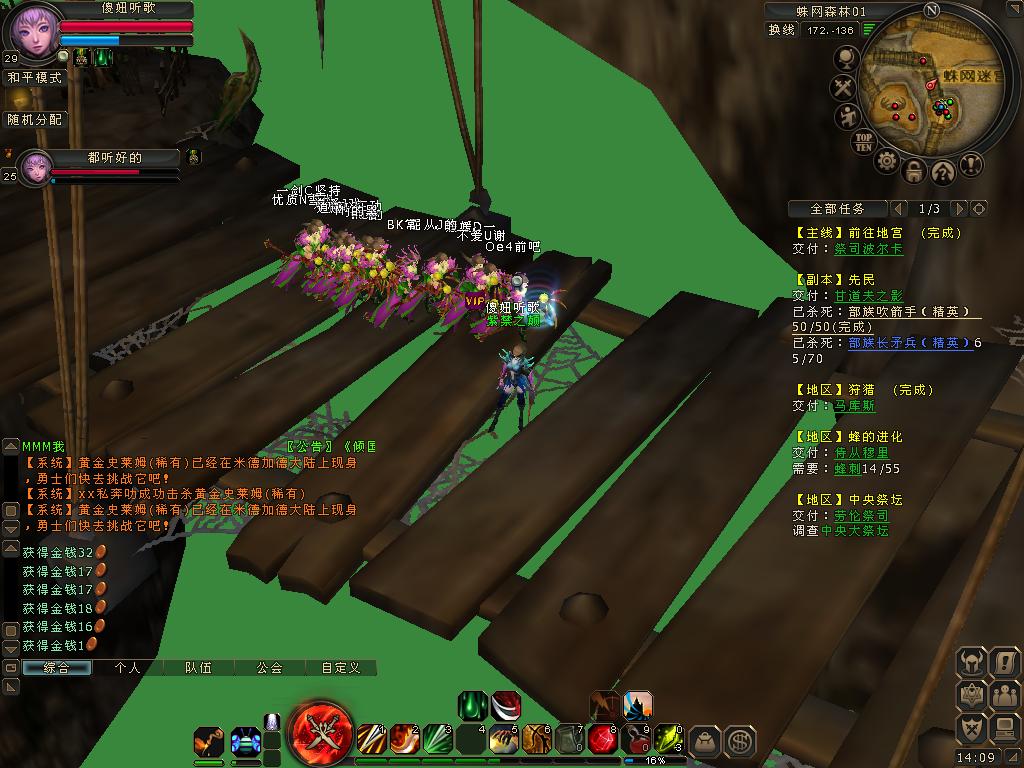This screenshot has height=768, width=1024.
Task: Open the backpack inventory icon
Action: [706, 740]
